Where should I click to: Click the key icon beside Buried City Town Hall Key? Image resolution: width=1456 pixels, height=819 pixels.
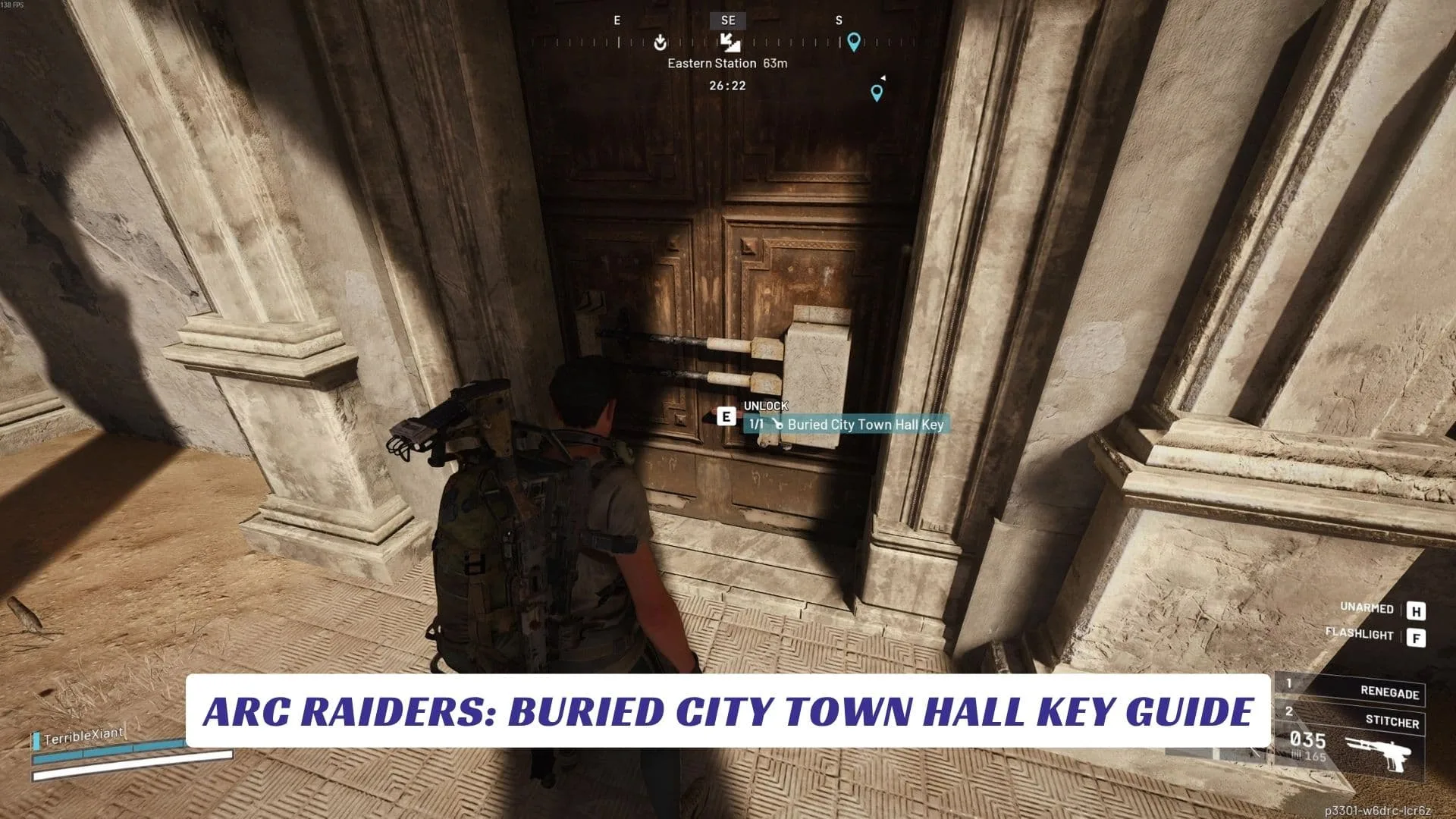[x=779, y=425]
